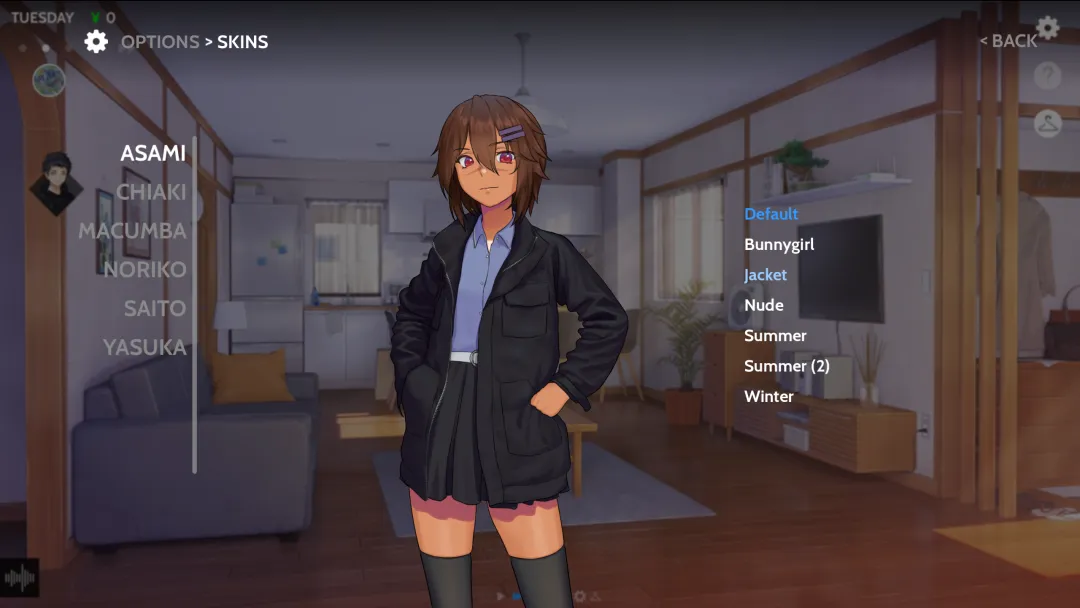
Task: Open the clothes hanger wardrobe icon
Action: (1047, 123)
